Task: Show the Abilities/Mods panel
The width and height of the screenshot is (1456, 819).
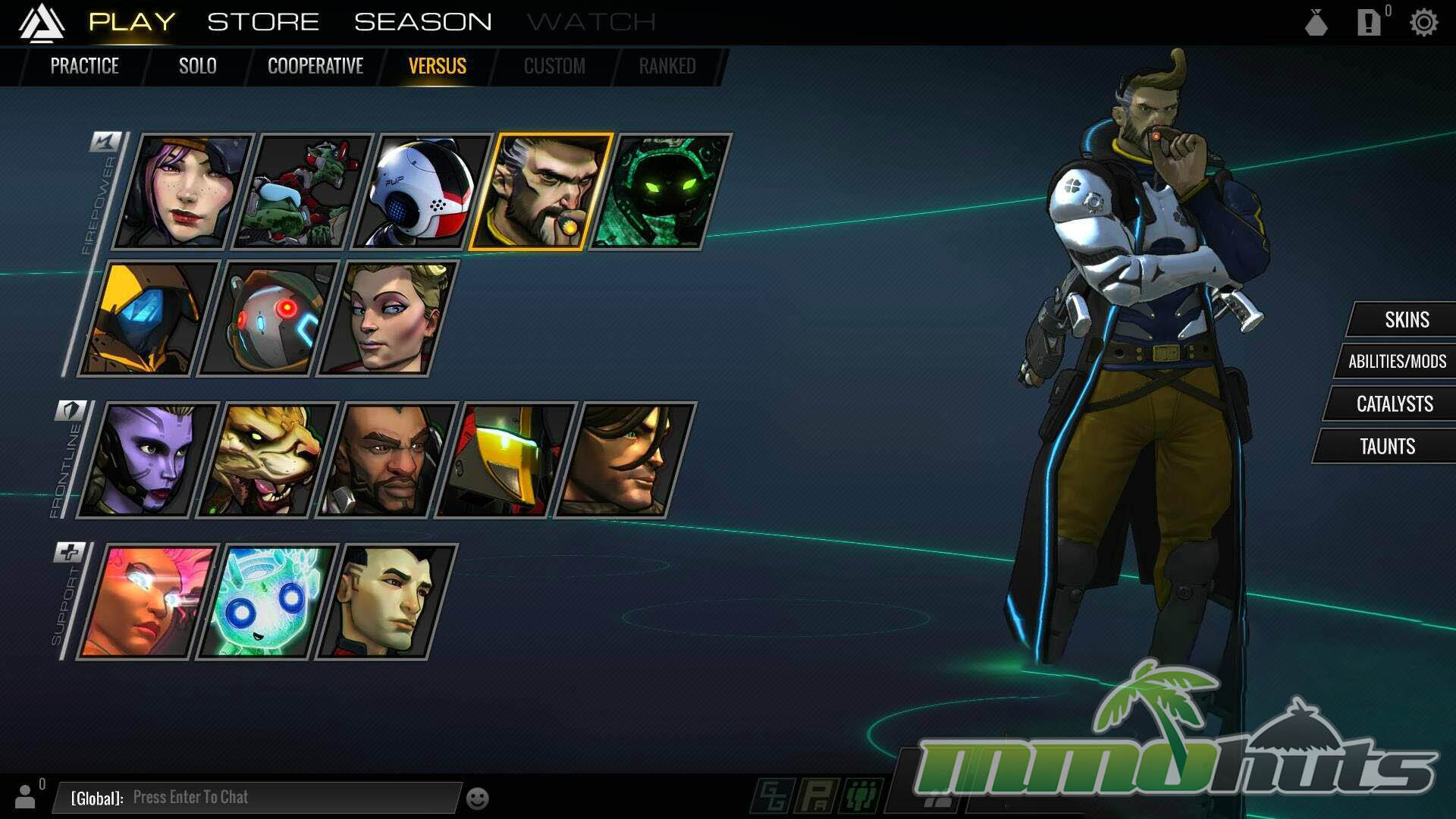Action: [x=1397, y=362]
